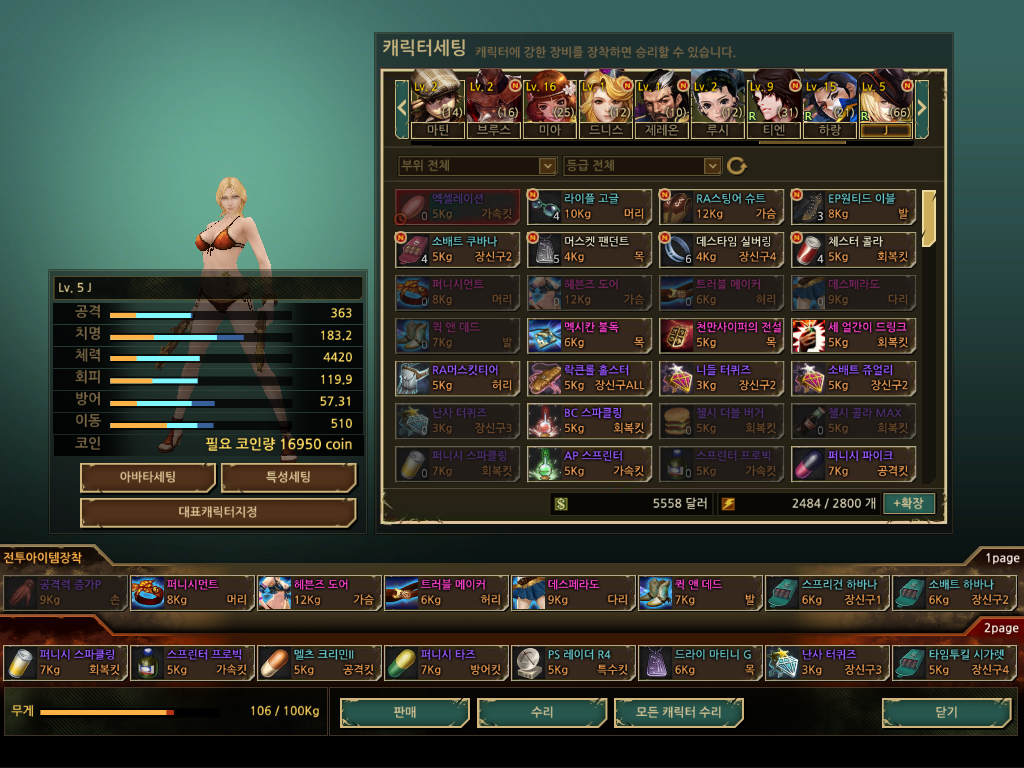Open 특성세팅 trait settings
Image resolution: width=1024 pixels, height=768 pixels.
coord(288,478)
